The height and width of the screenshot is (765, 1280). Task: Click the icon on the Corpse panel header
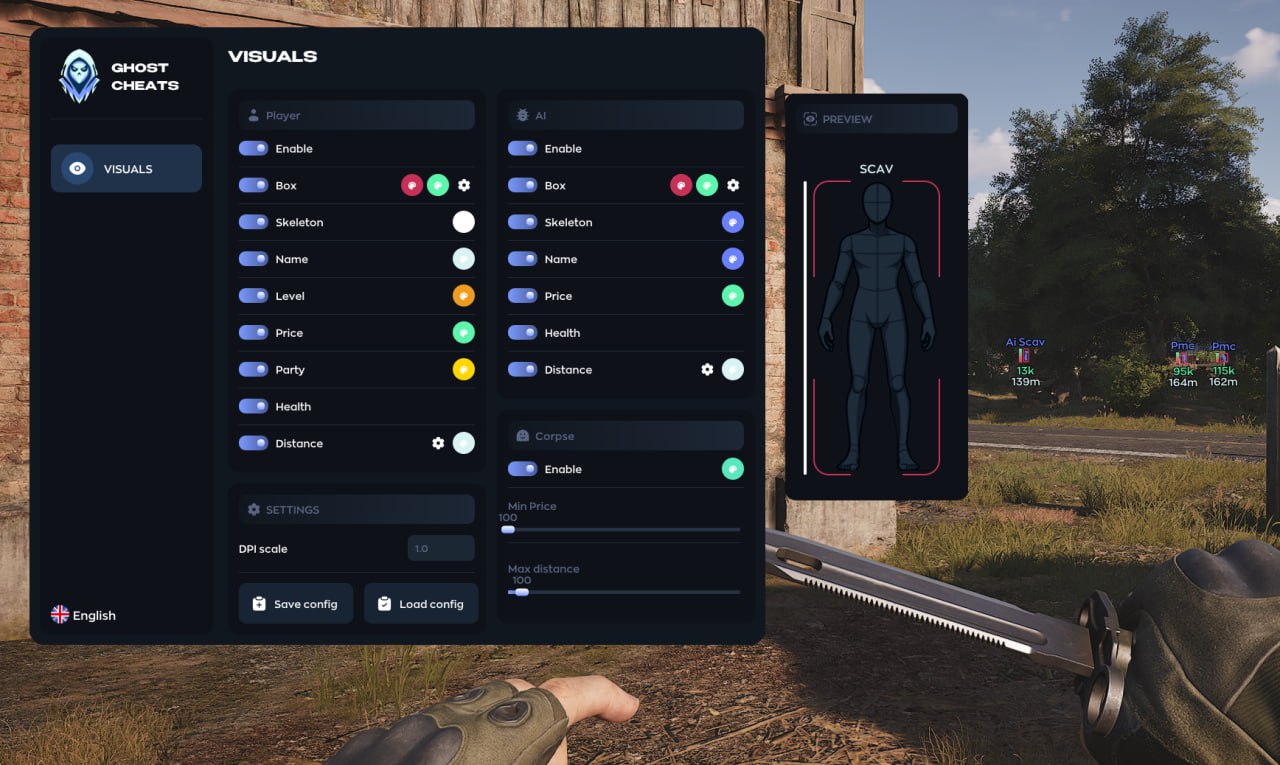pos(521,435)
